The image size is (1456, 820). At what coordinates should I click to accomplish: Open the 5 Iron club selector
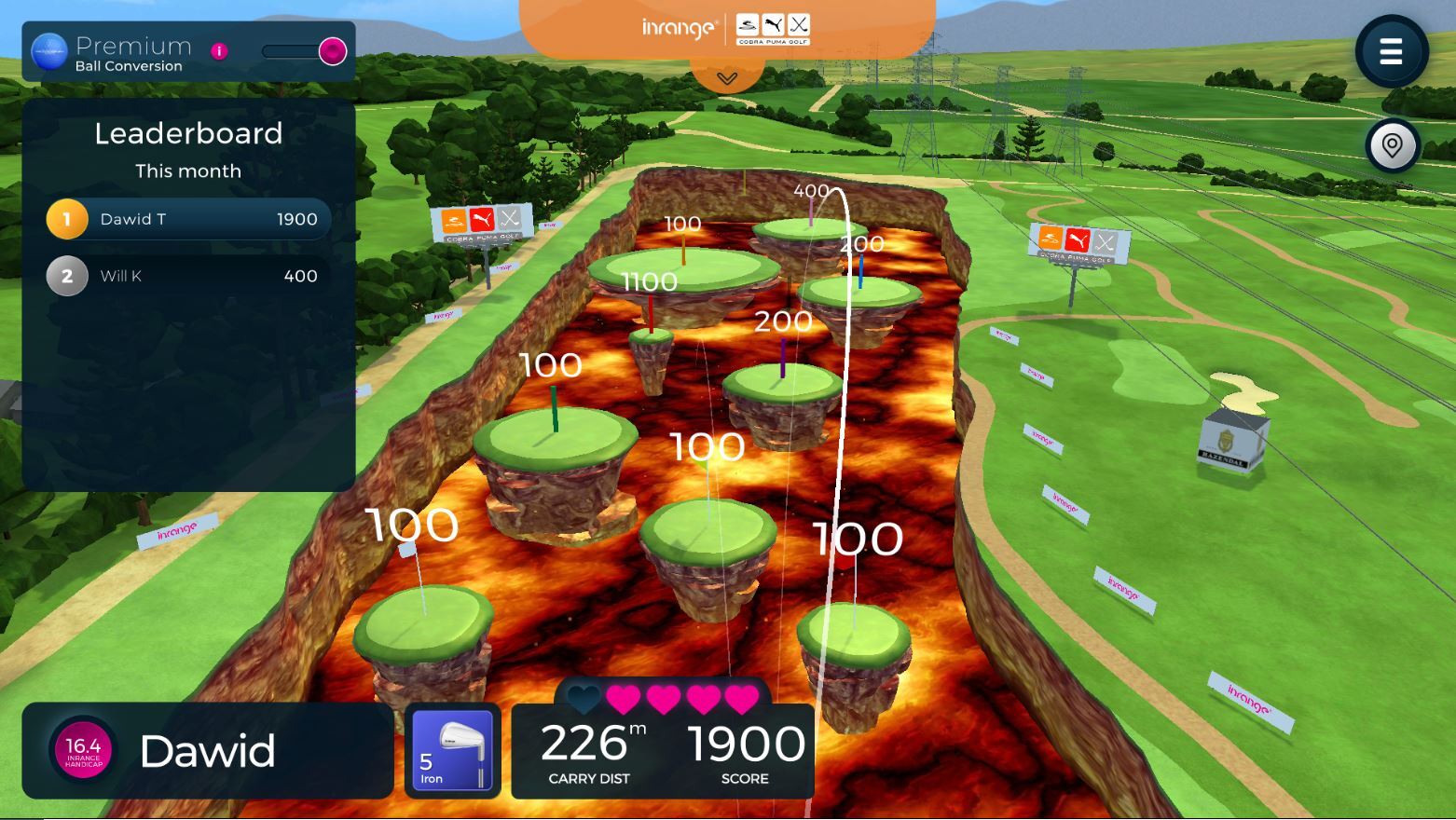coord(451,750)
